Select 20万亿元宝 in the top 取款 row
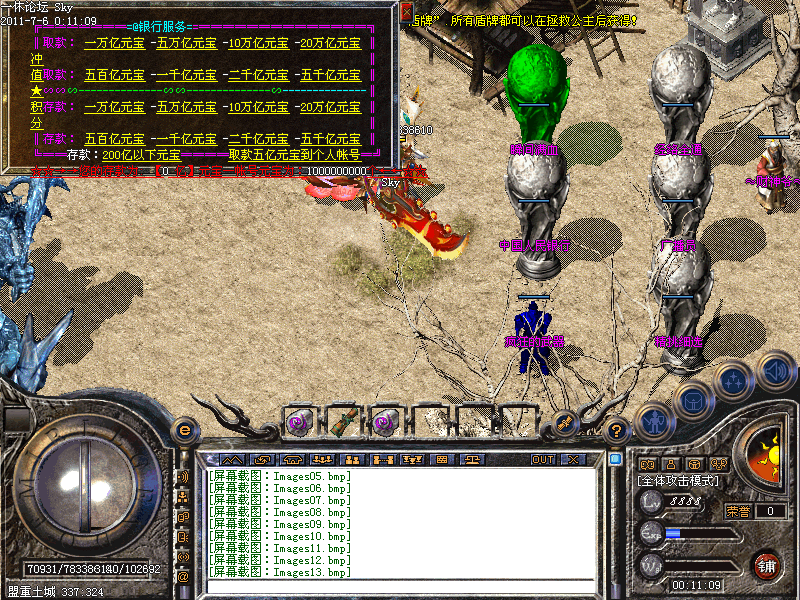 click(x=329, y=44)
